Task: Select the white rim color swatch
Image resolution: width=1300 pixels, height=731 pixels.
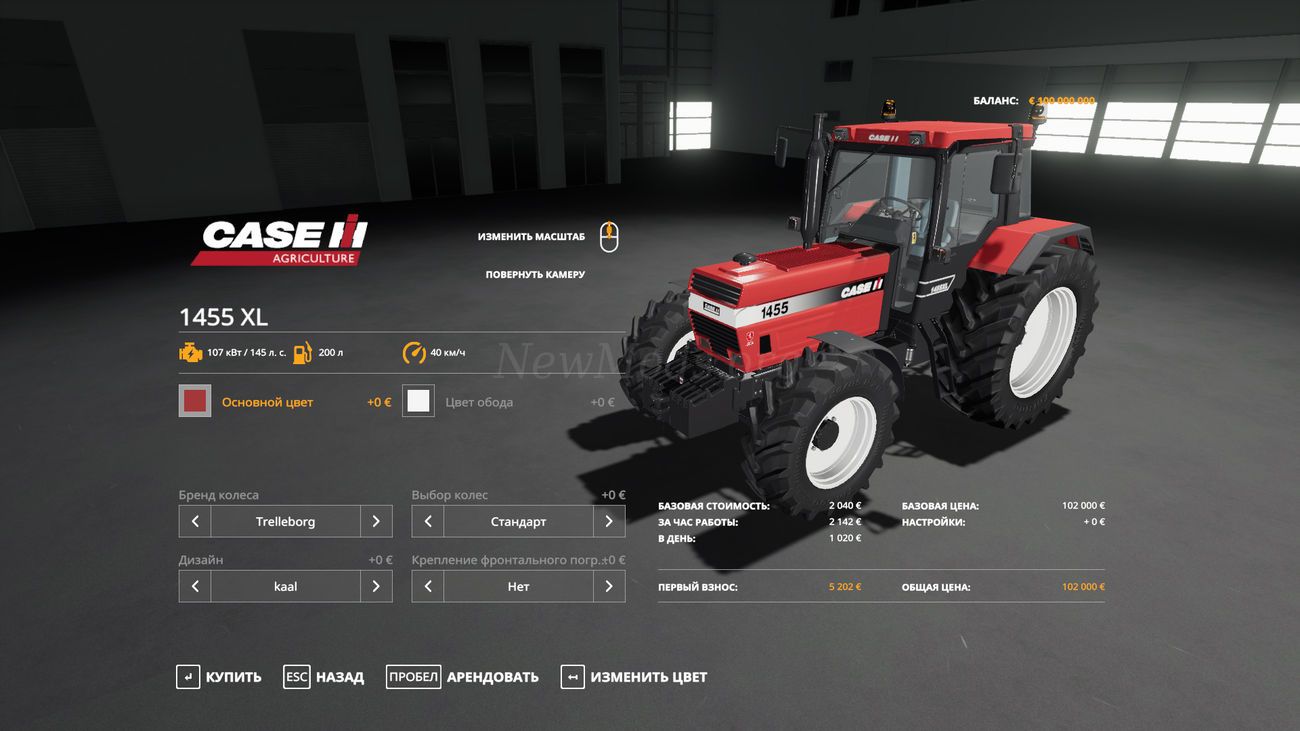Action: (418, 401)
